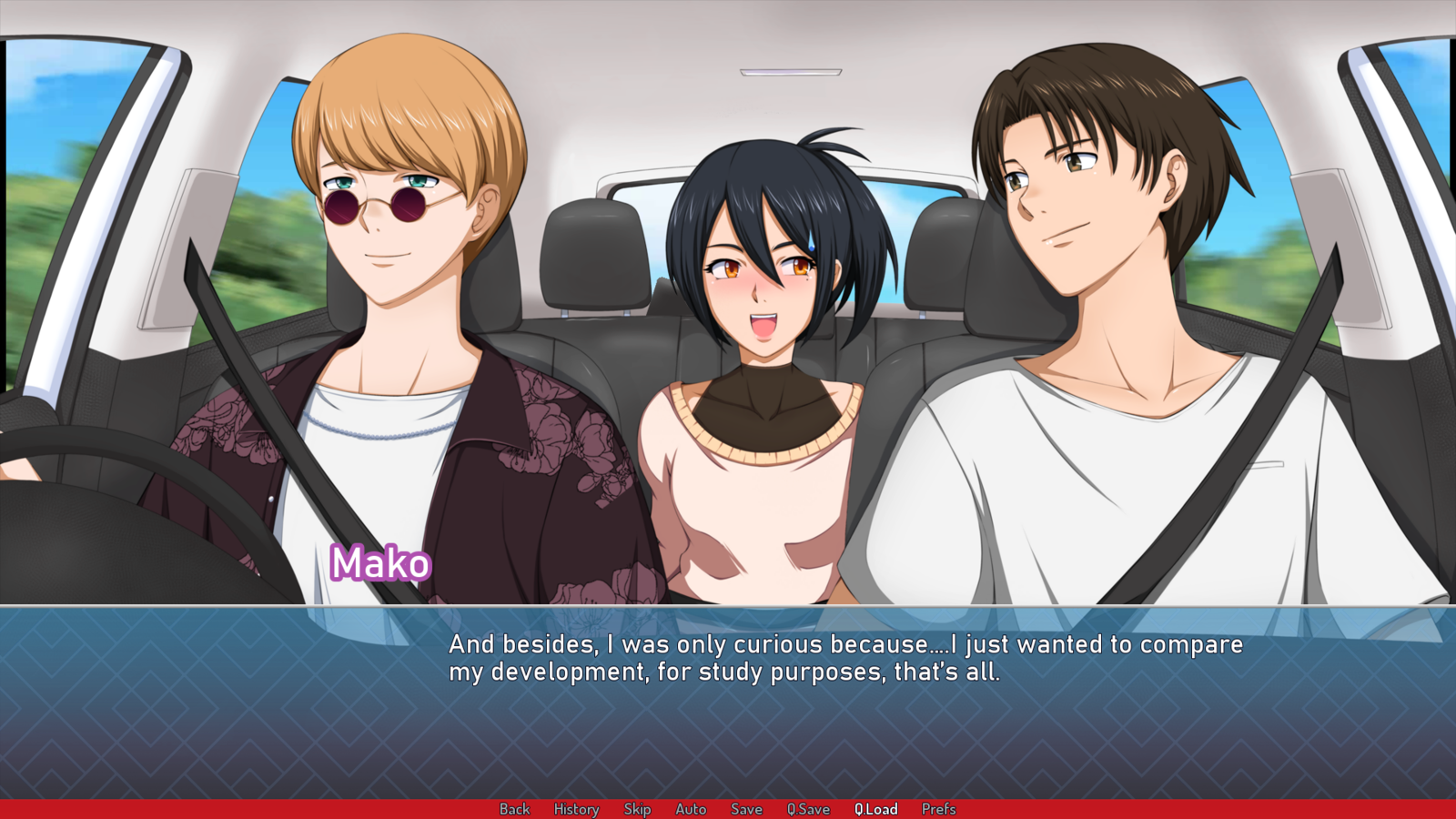Viewport: 1456px width, 819px height.
Task: Open the History log
Action: click(576, 809)
